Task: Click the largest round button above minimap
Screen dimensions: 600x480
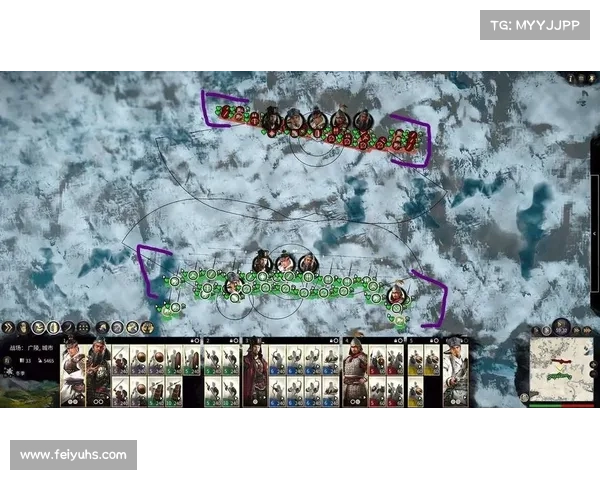Action: pos(560,328)
